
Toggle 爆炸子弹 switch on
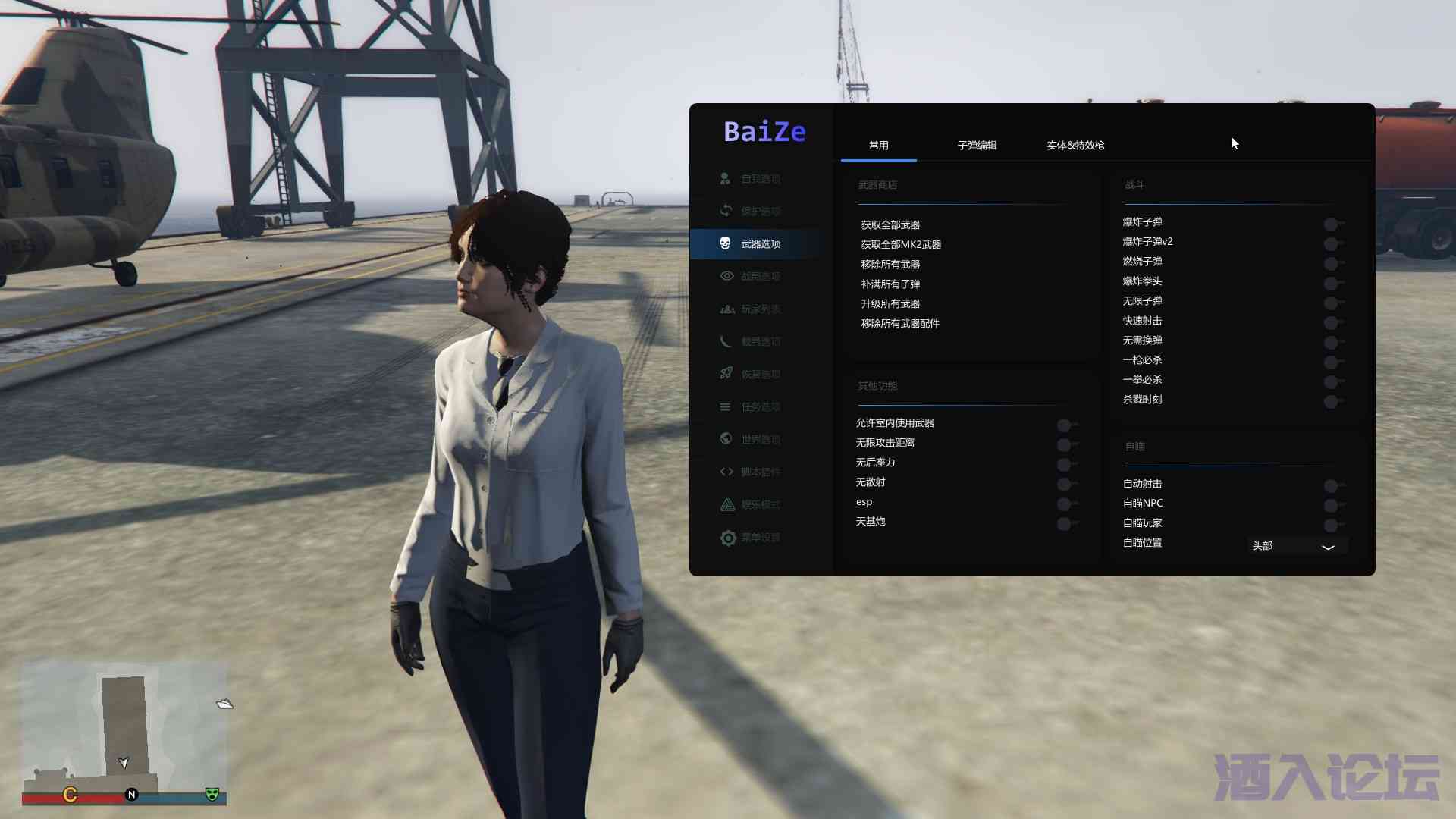coord(1333,224)
